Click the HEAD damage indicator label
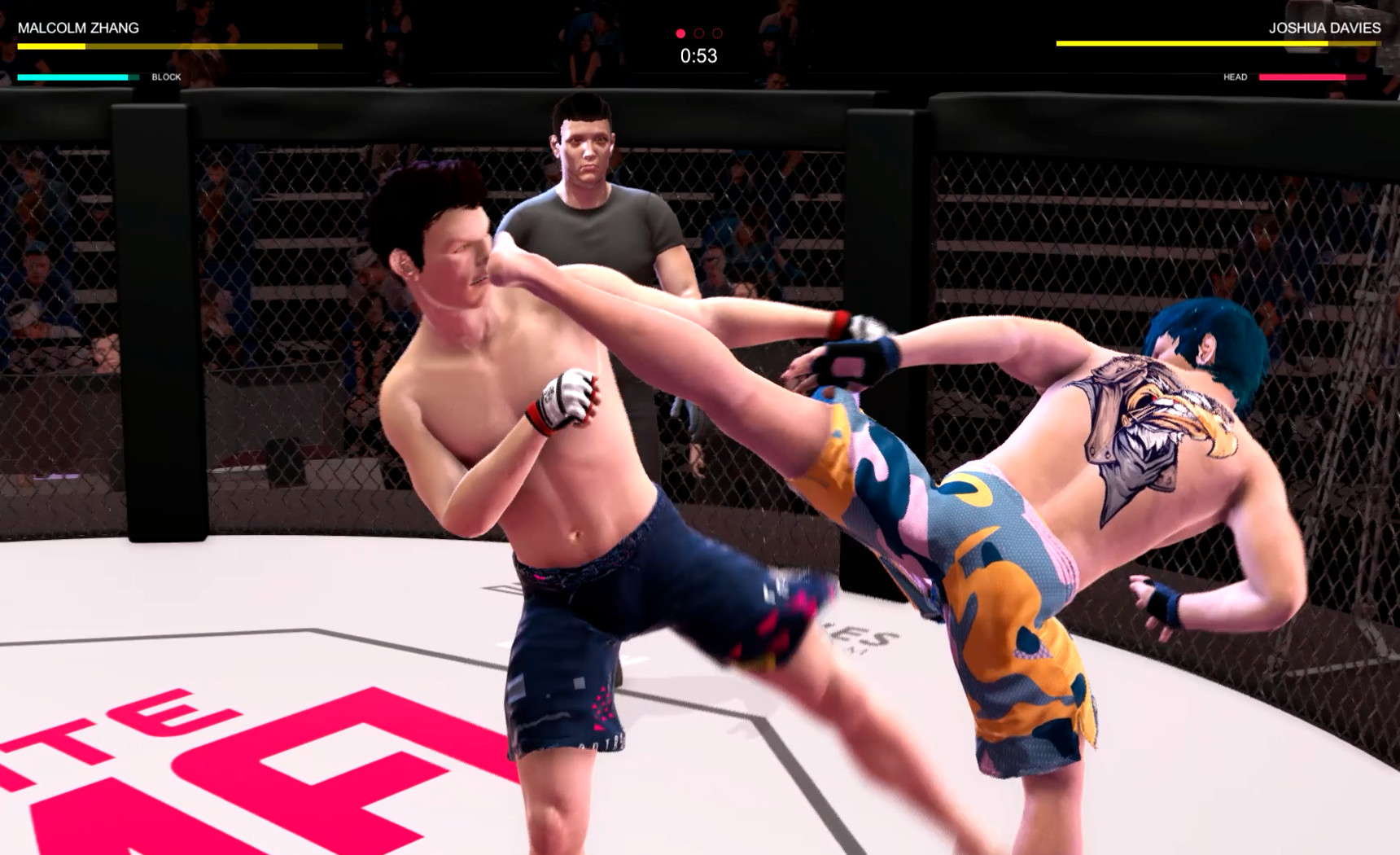Image resolution: width=1400 pixels, height=855 pixels. coord(1235,77)
